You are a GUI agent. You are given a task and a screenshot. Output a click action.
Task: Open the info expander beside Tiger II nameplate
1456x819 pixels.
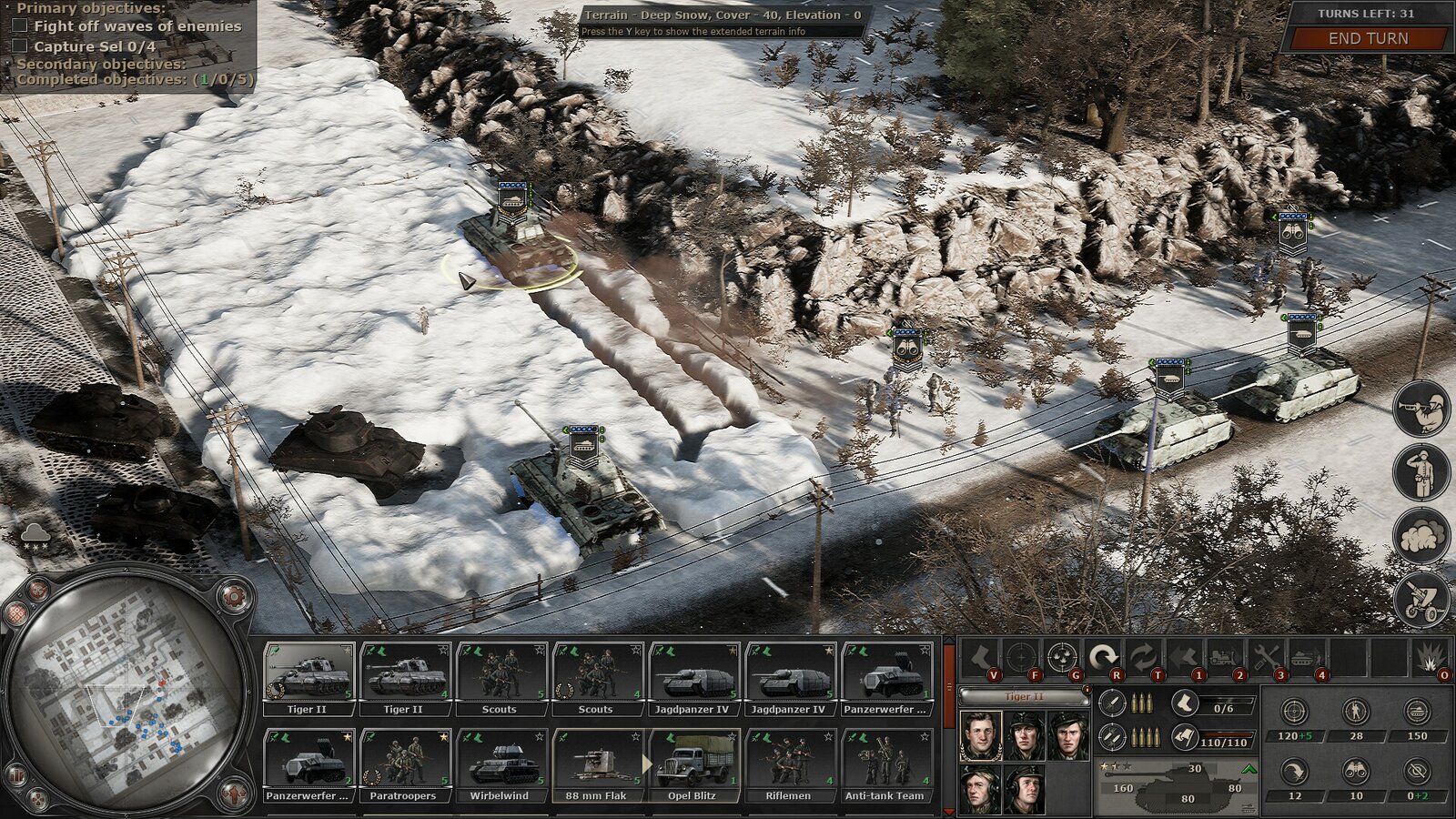[1087, 691]
